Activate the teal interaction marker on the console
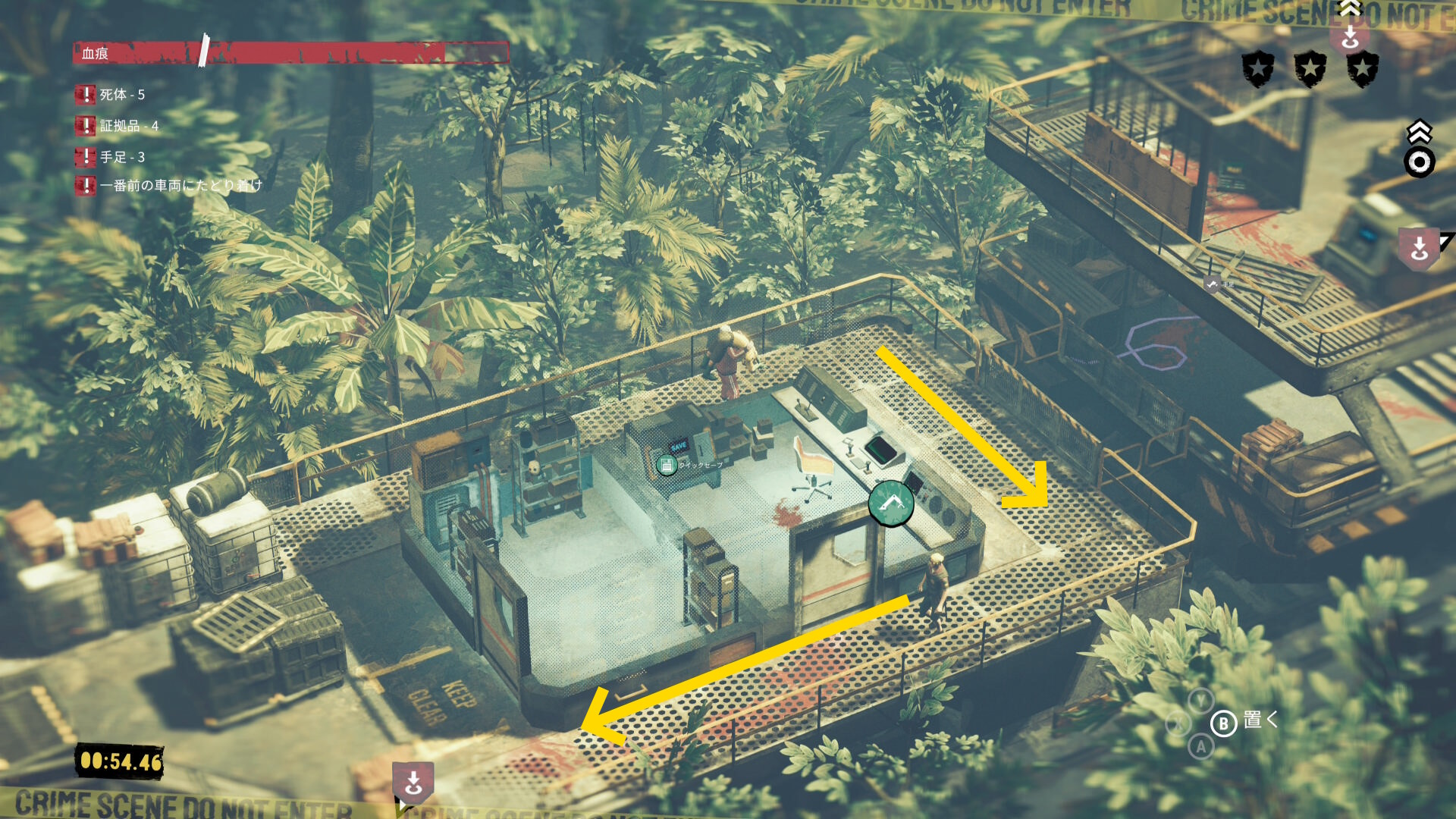Screen dimensions: 1456x819 (891, 503)
